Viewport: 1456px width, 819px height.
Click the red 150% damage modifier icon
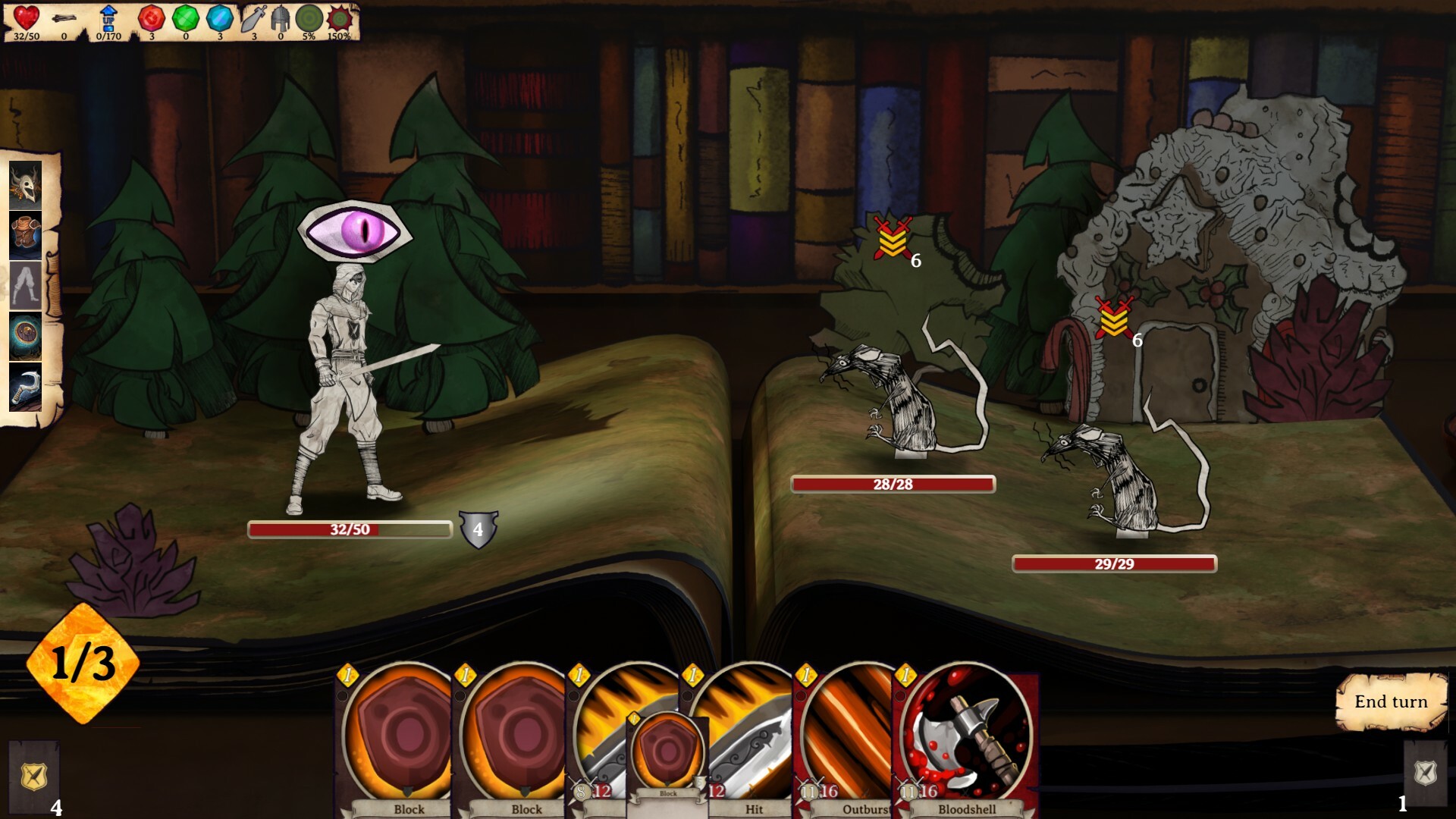342,19
